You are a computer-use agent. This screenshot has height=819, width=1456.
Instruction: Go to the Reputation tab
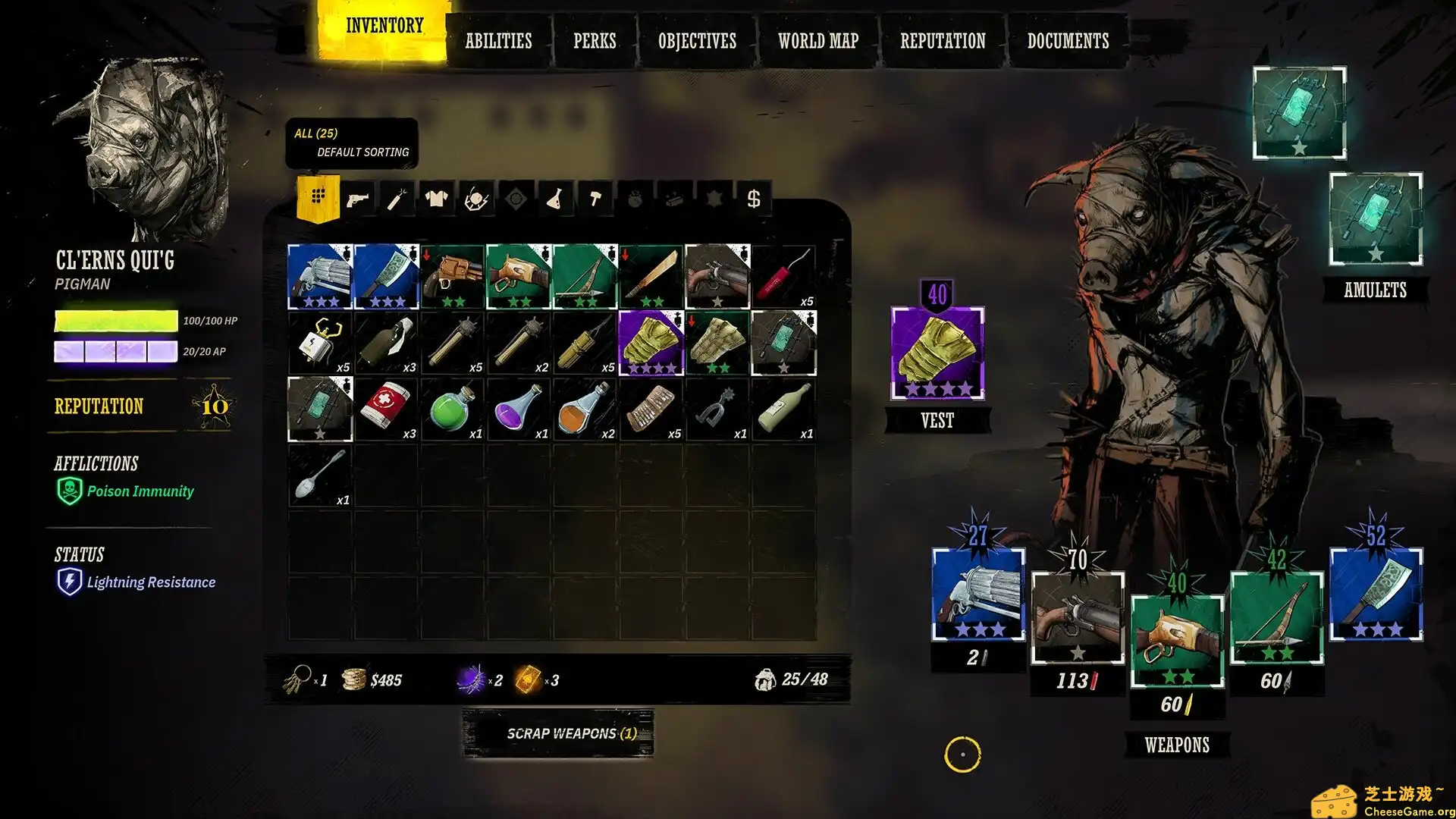click(943, 41)
